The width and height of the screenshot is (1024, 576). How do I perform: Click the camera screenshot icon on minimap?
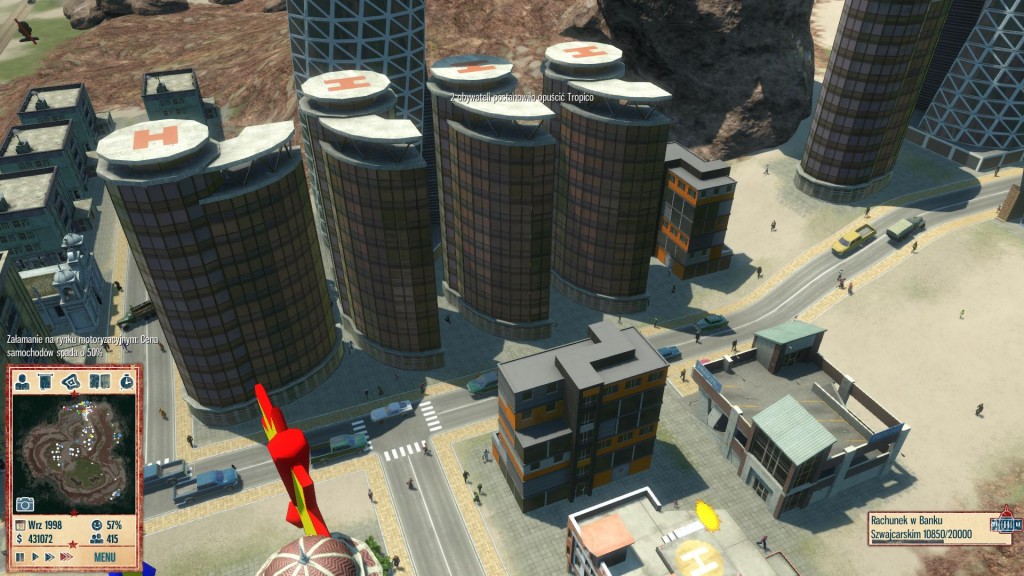click(x=24, y=503)
